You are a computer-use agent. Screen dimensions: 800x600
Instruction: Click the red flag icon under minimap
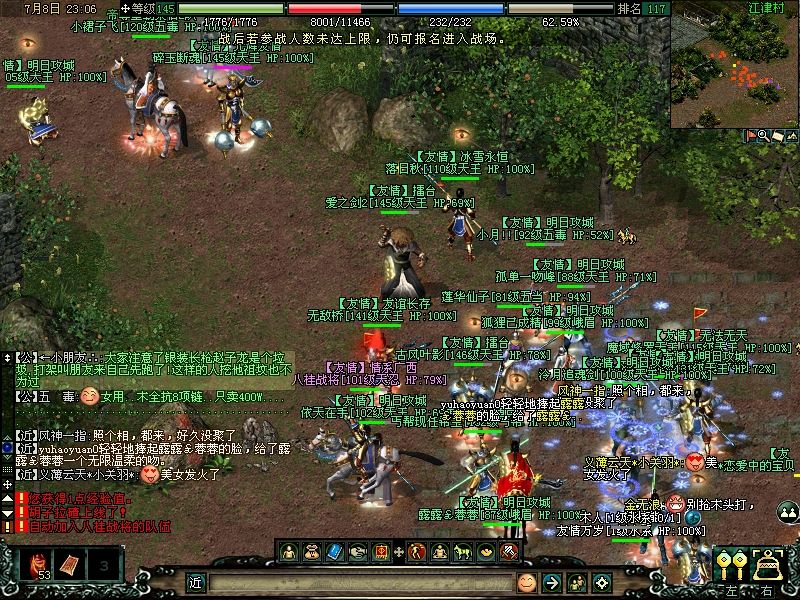pyautogui.click(x=750, y=135)
